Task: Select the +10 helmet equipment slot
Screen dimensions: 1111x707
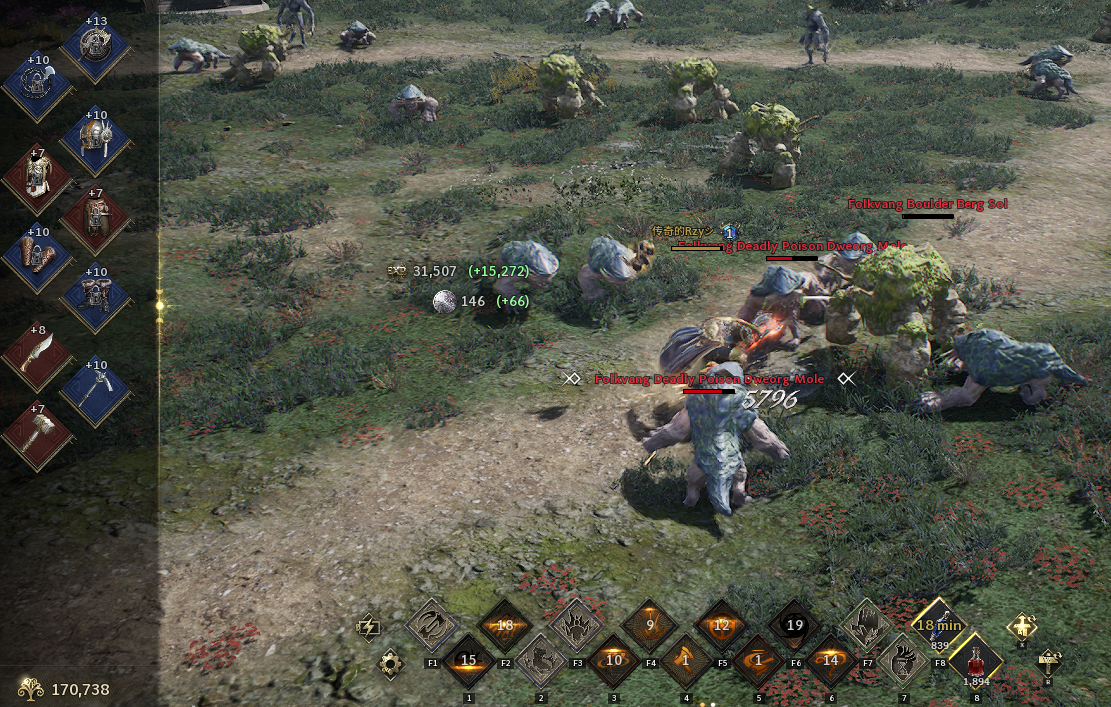Action: 95,139
